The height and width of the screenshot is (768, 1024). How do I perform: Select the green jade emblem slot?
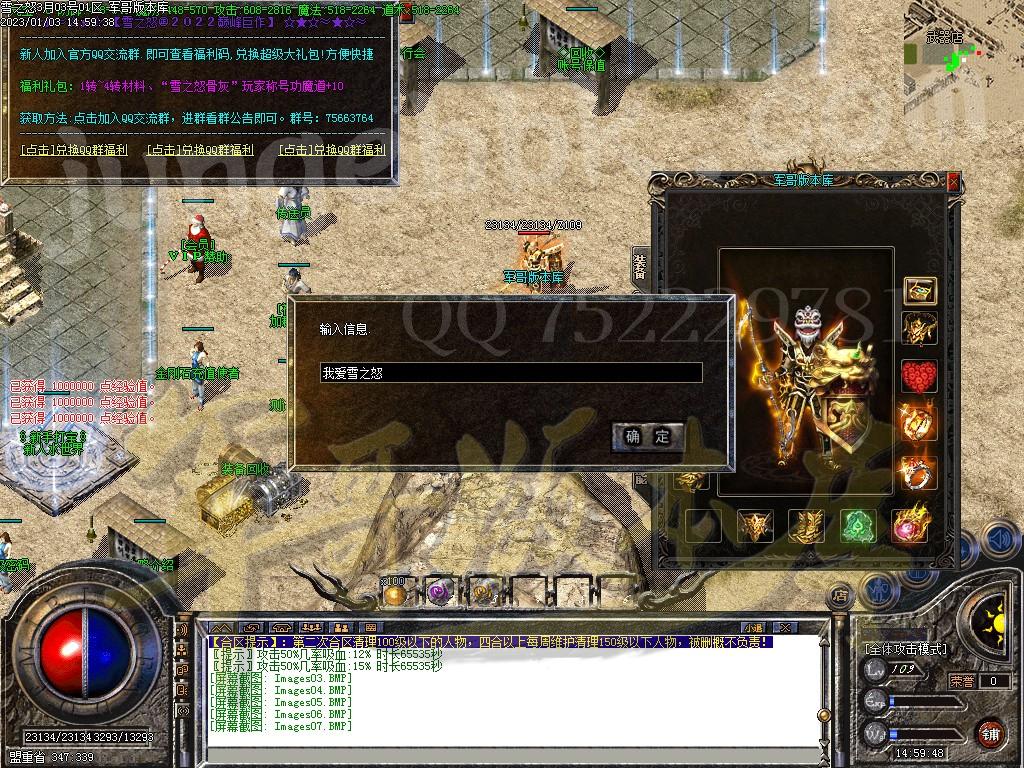point(858,525)
